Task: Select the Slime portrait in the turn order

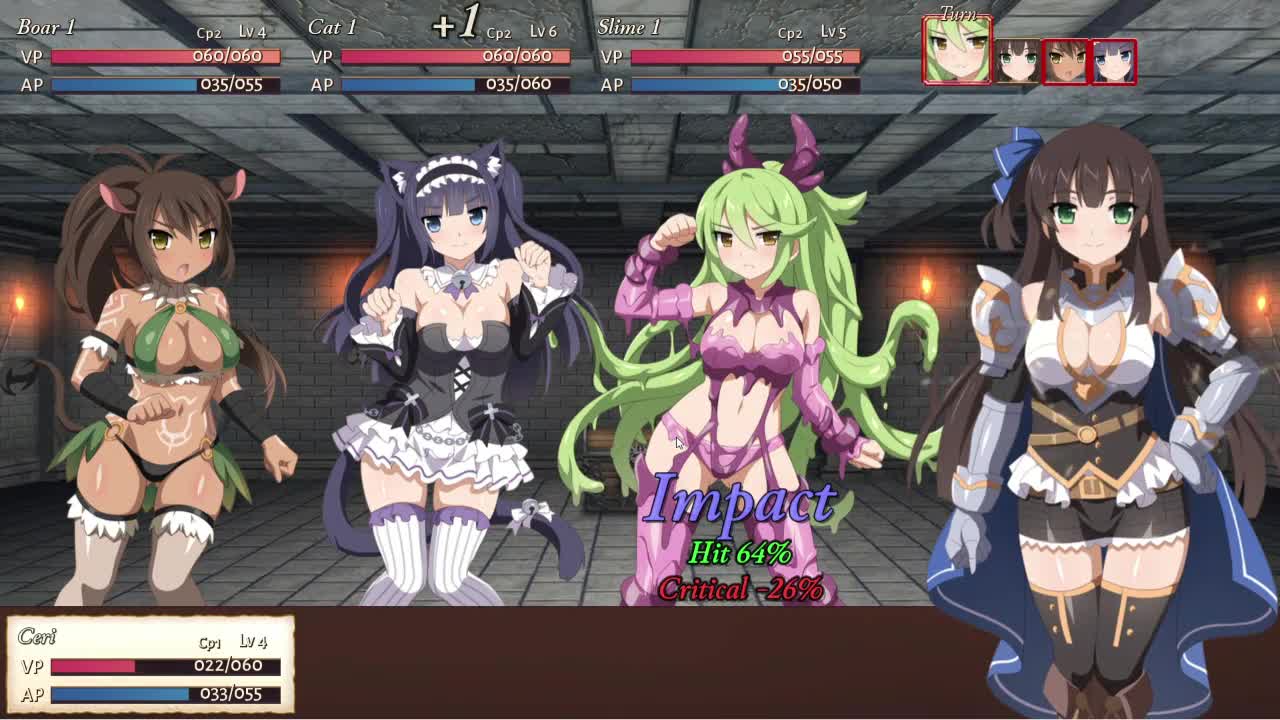Action: 957,51
